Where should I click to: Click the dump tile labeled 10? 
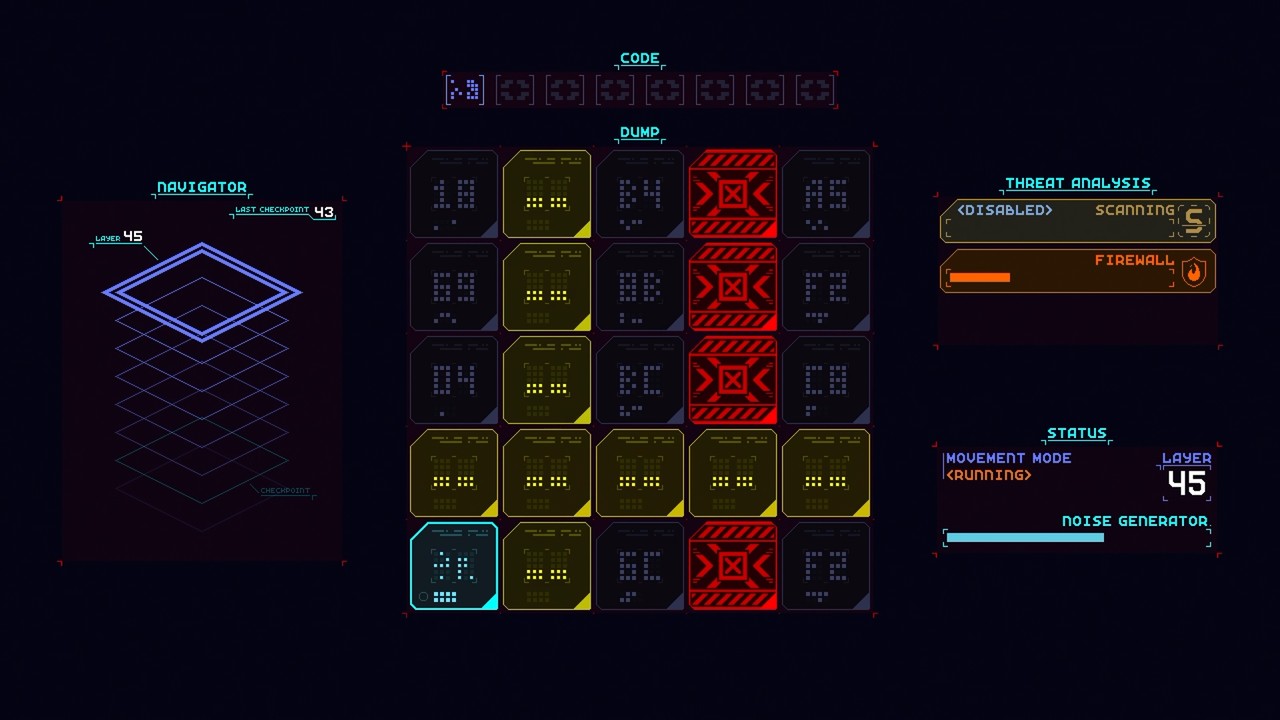(x=453, y=194)
